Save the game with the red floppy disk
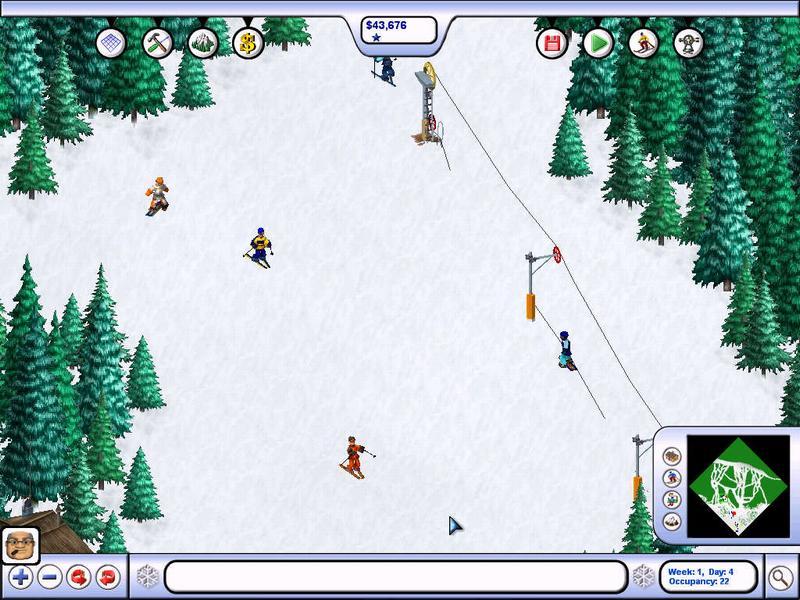 coord(552,43)
